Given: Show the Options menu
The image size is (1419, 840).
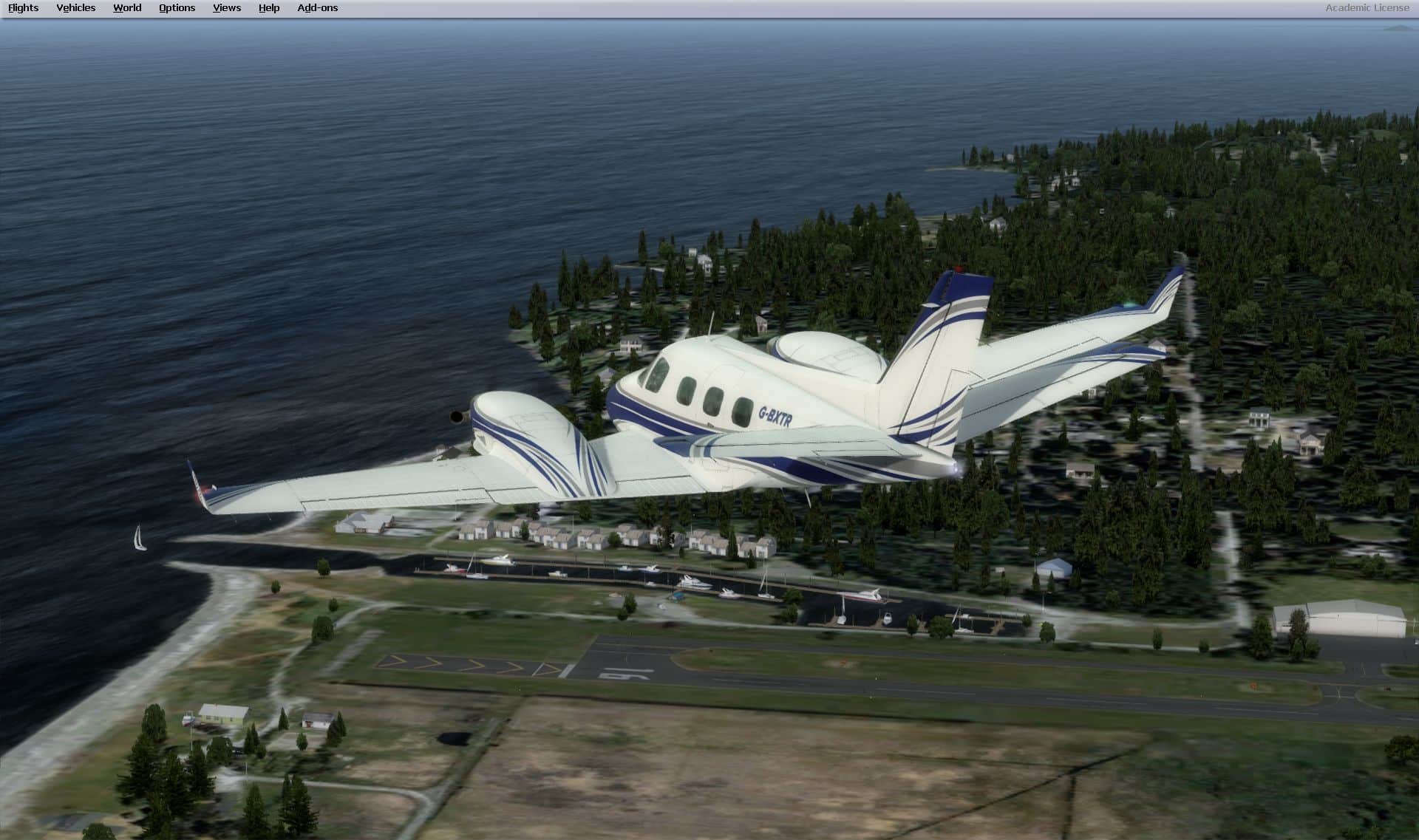Looking at the screenshot, I should 177,8.
